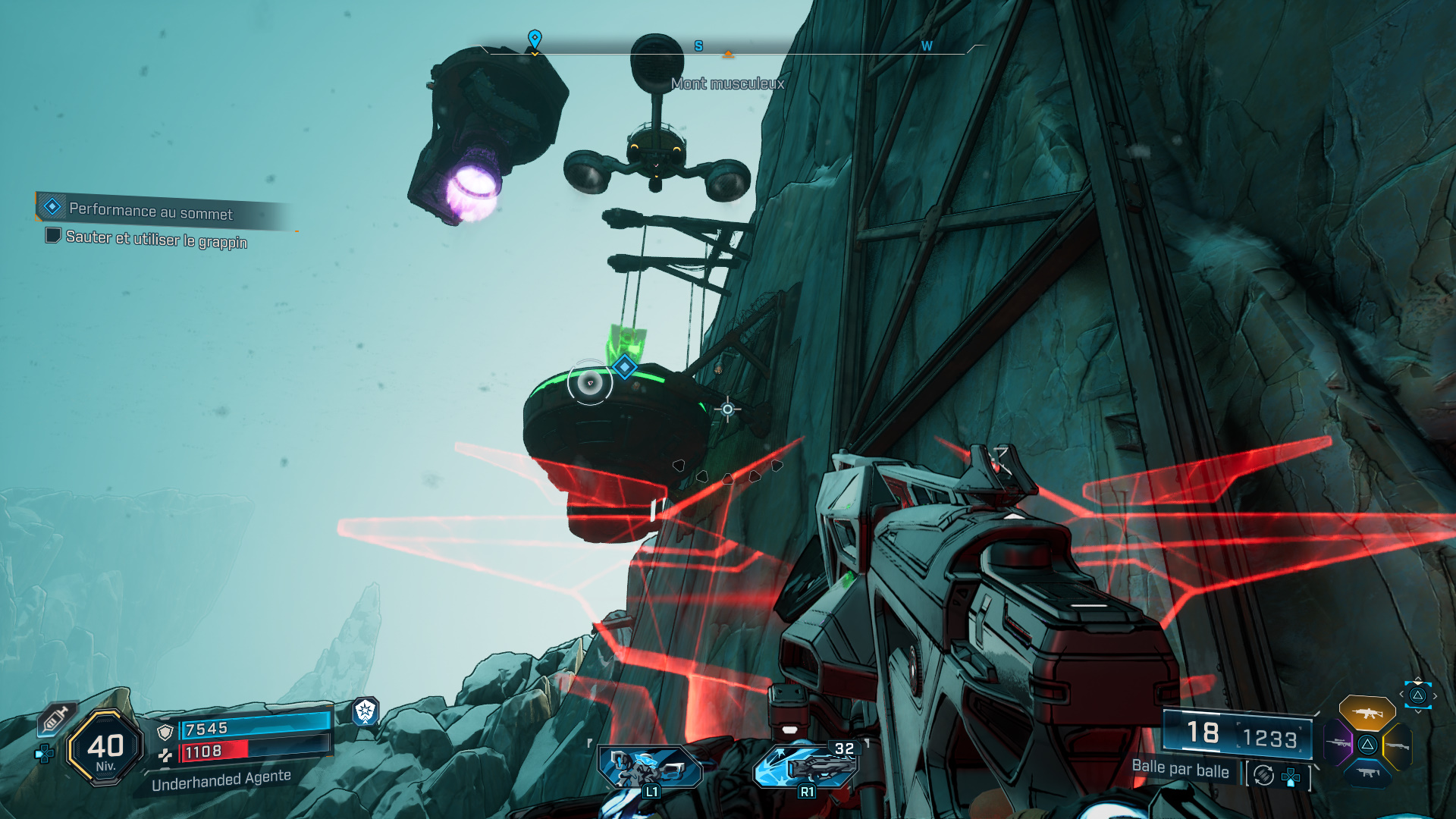Fire the heavy ordnance launcher ability
This screenshot has height=819, width=1456.
point(807,766)
